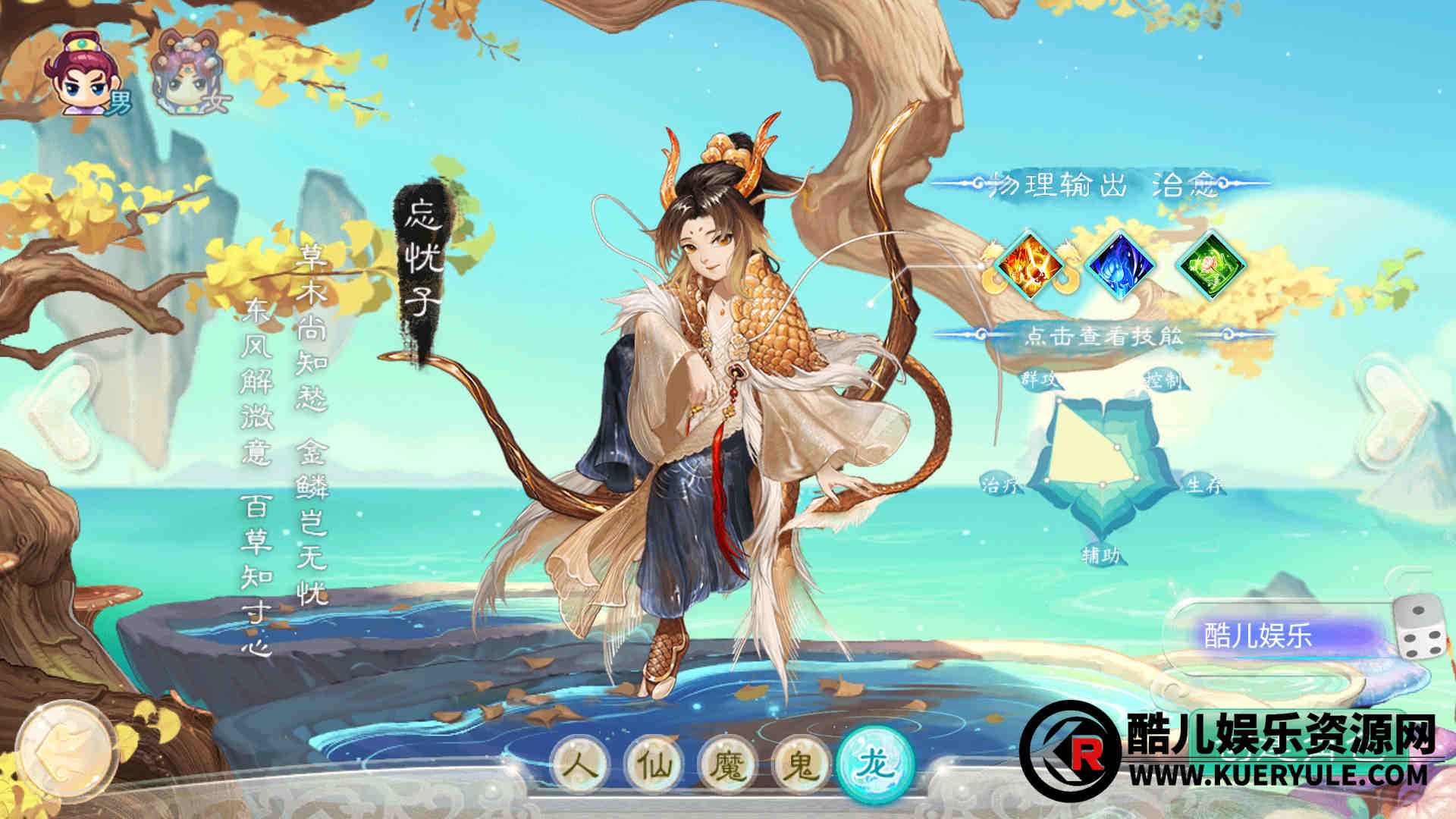Image resolution: width=1456 pixels, height=819 pixels.
Task: Show the next character with right arrow
Action: tap(1394, 413)
